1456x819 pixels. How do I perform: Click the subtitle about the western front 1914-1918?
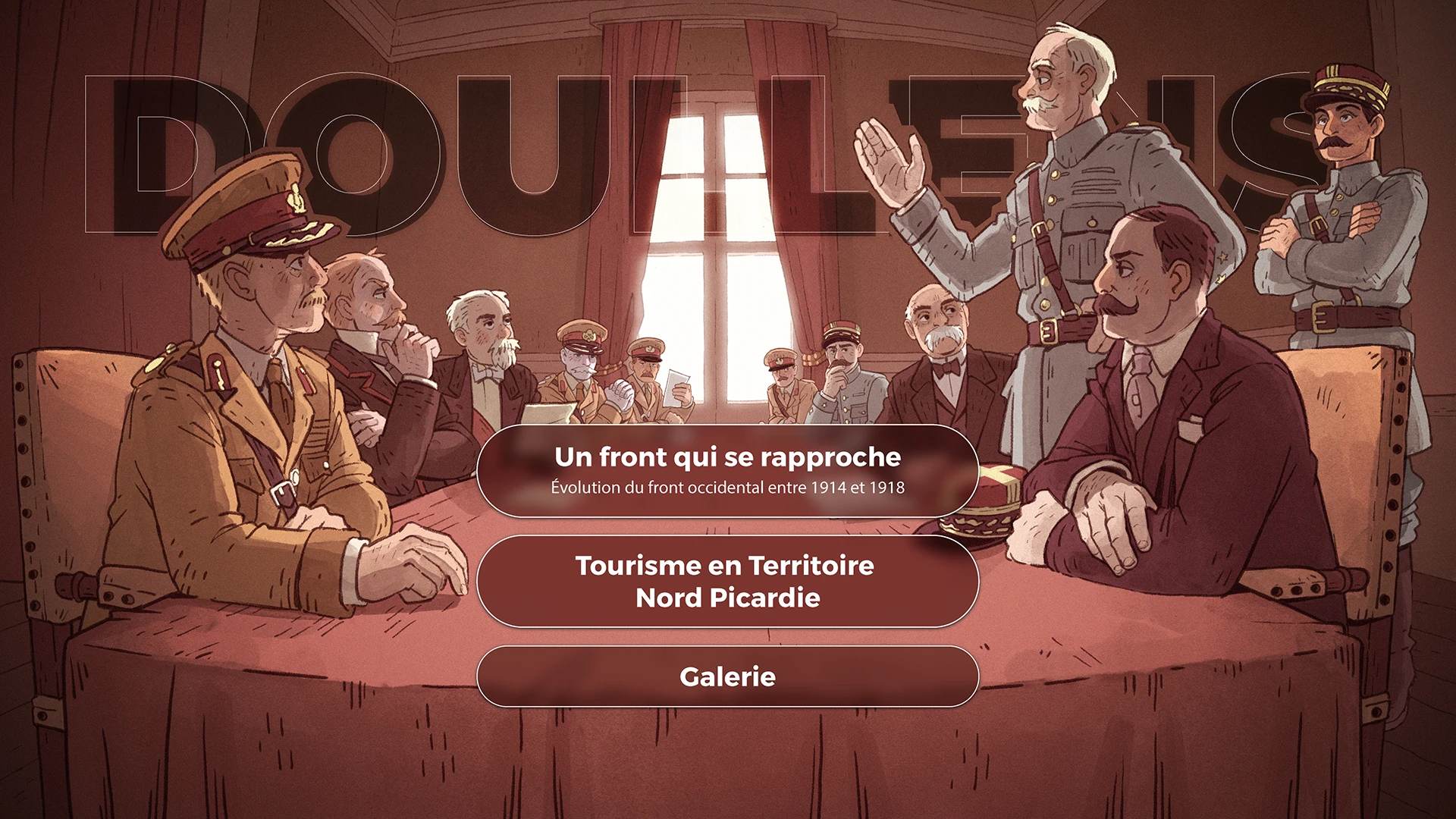726,489
